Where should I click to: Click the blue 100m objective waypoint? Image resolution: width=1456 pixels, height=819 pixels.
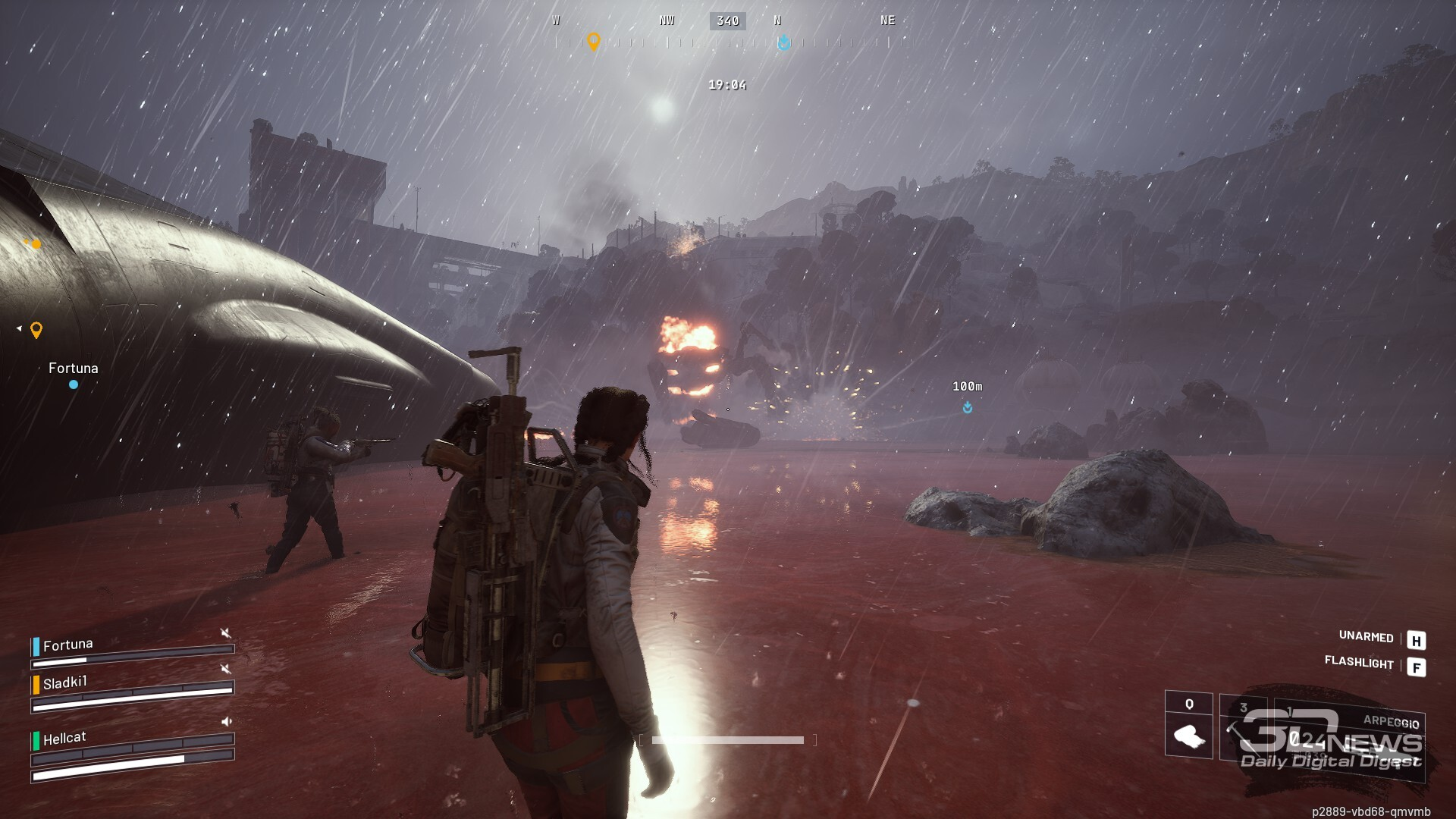click(968, 408)
